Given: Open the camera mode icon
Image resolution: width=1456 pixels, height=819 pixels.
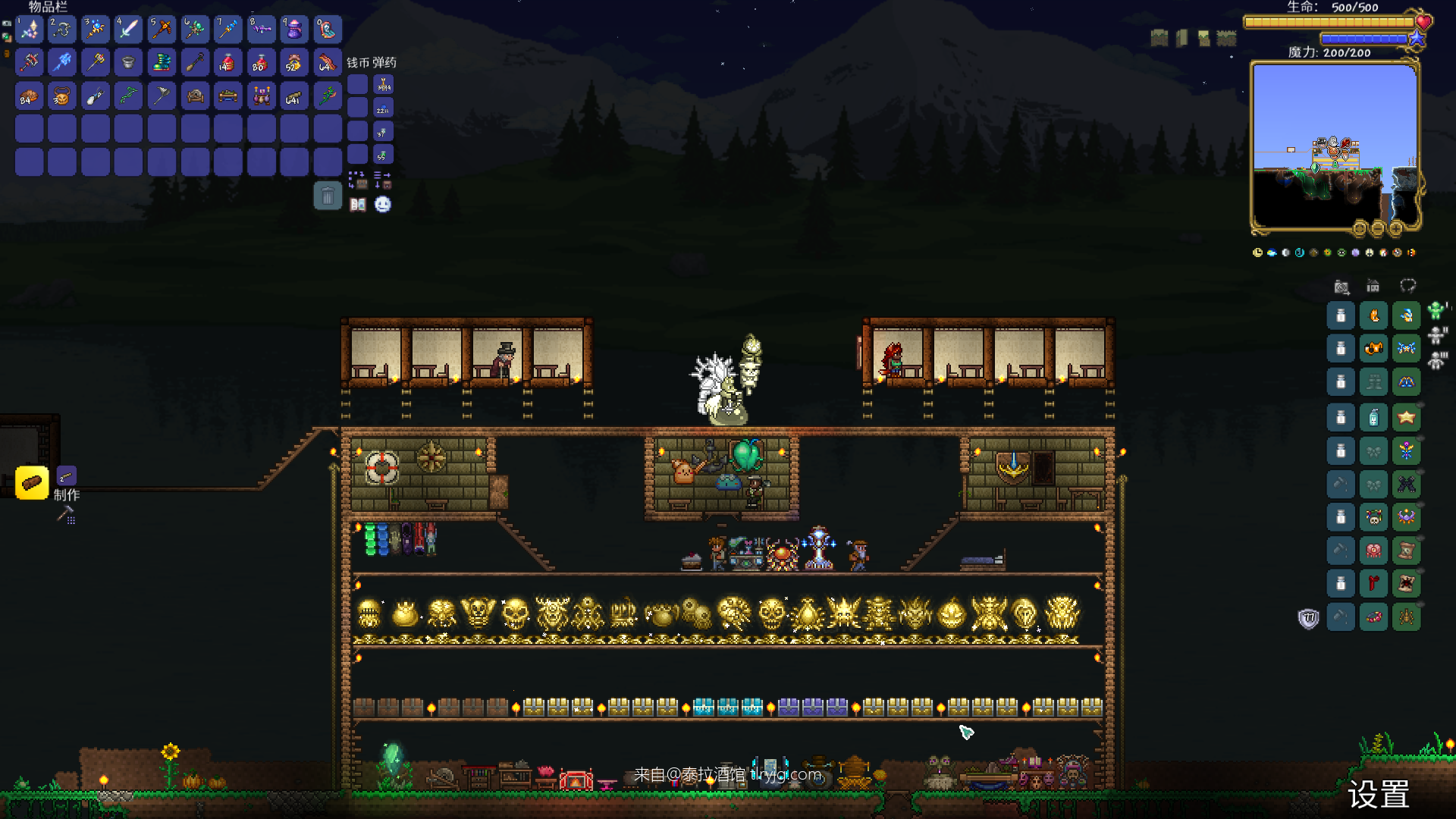Looking at the screenshot, I should (1341, 287).
